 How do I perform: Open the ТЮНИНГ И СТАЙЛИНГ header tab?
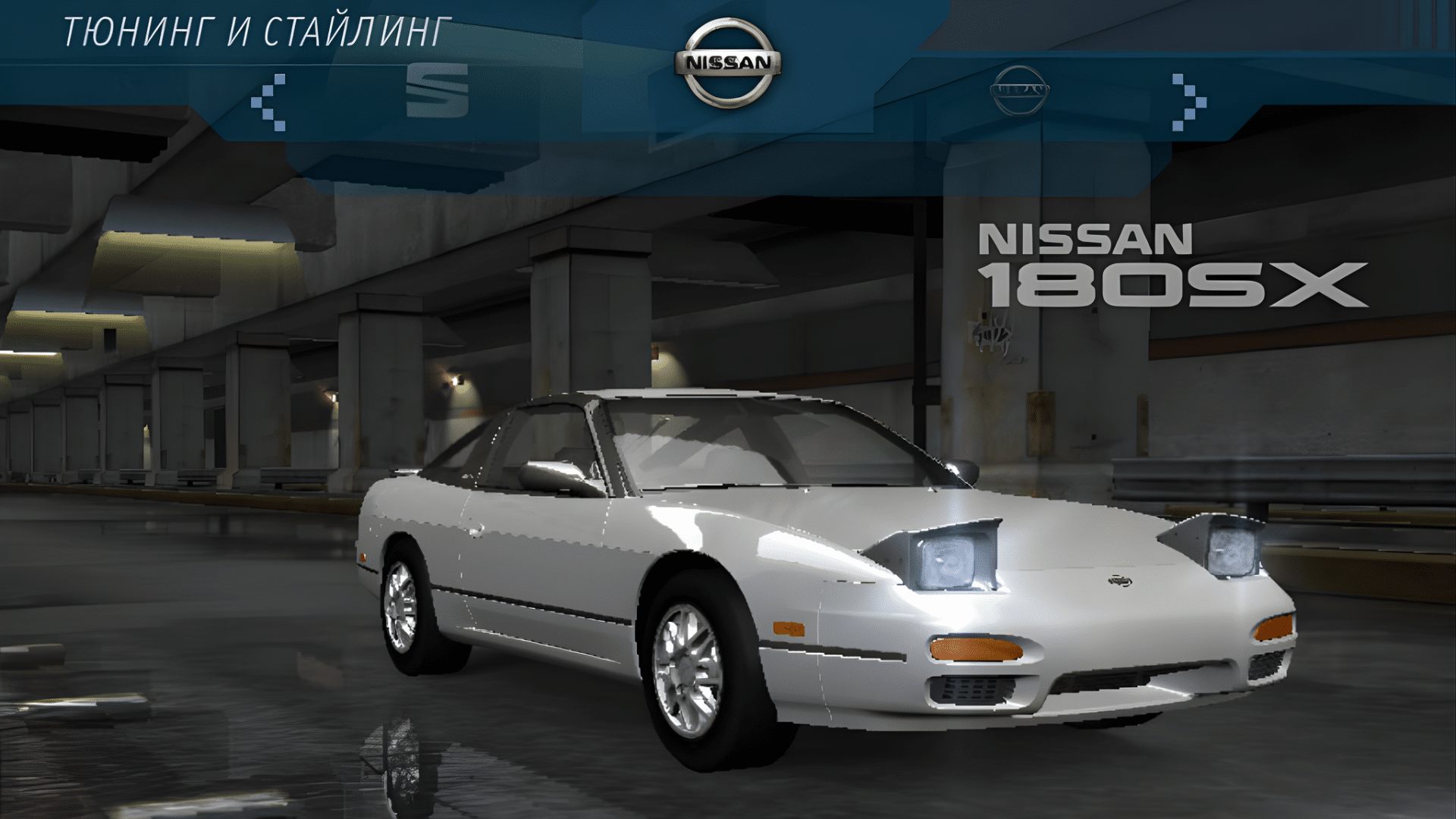point(254,32)
